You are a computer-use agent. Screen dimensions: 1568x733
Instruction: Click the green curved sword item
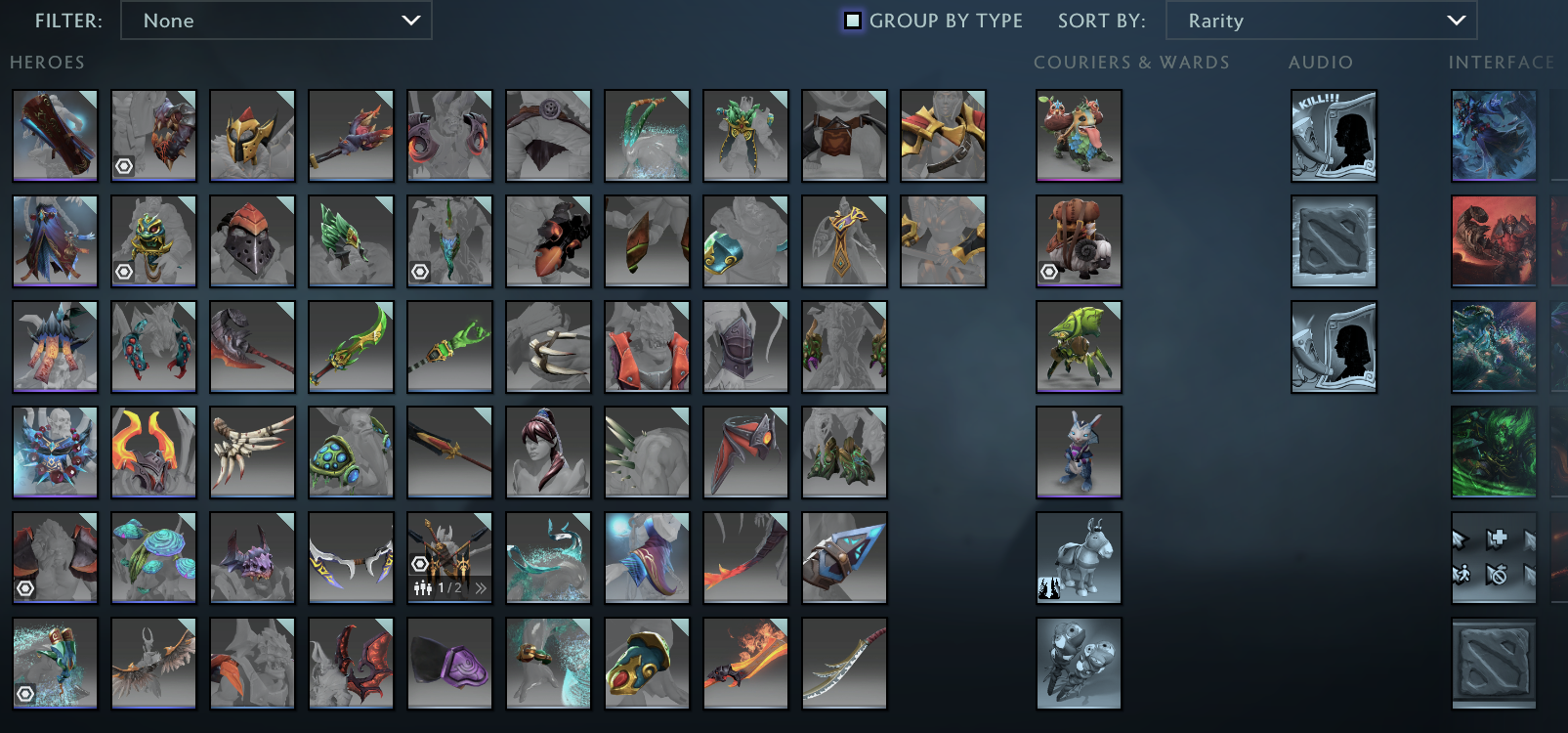point(351,346)
